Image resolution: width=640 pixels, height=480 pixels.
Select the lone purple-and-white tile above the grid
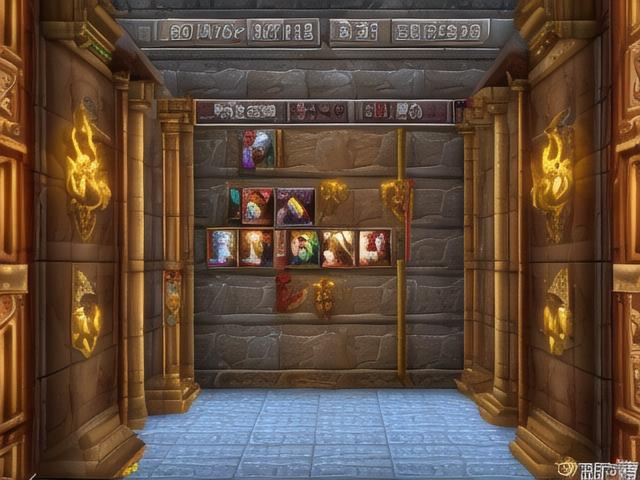tap(257, 149)
